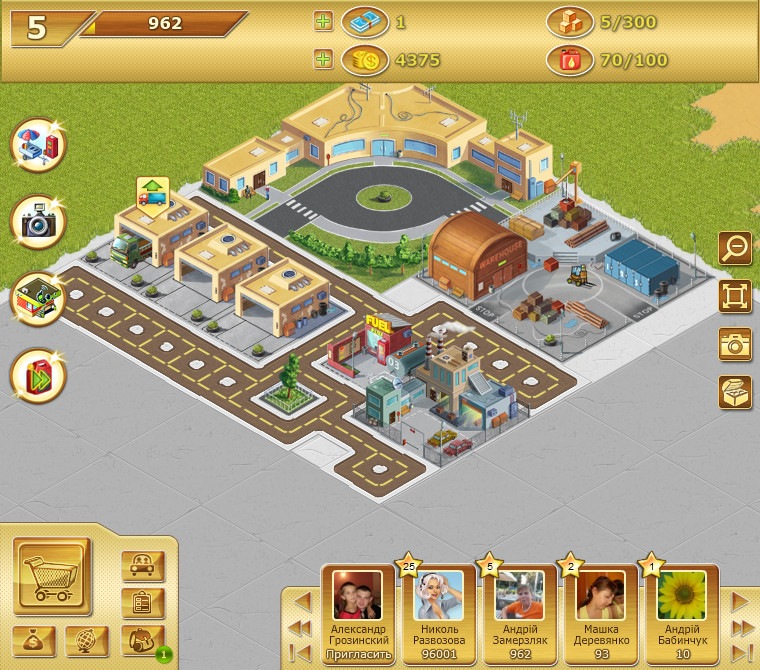Add more gold coins with the plus

322,60
